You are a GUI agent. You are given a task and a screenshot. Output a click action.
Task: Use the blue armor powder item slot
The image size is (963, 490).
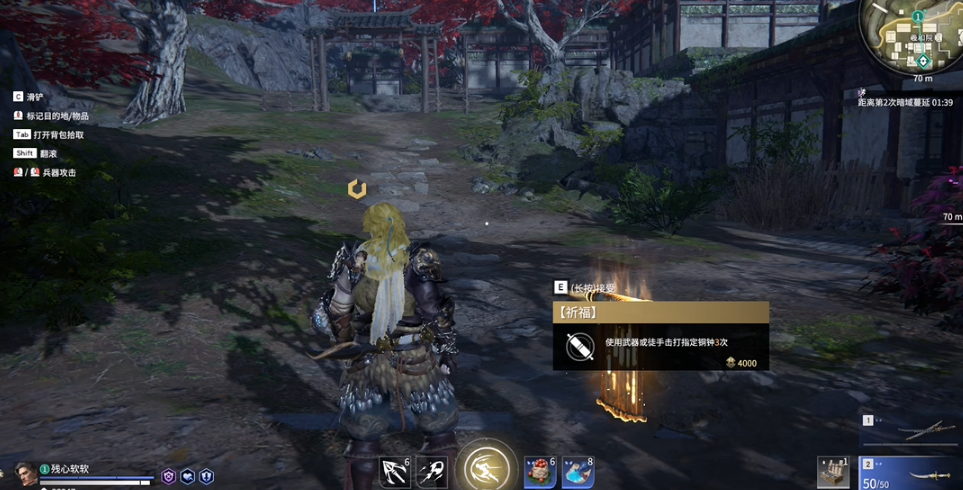coord(578,472)
